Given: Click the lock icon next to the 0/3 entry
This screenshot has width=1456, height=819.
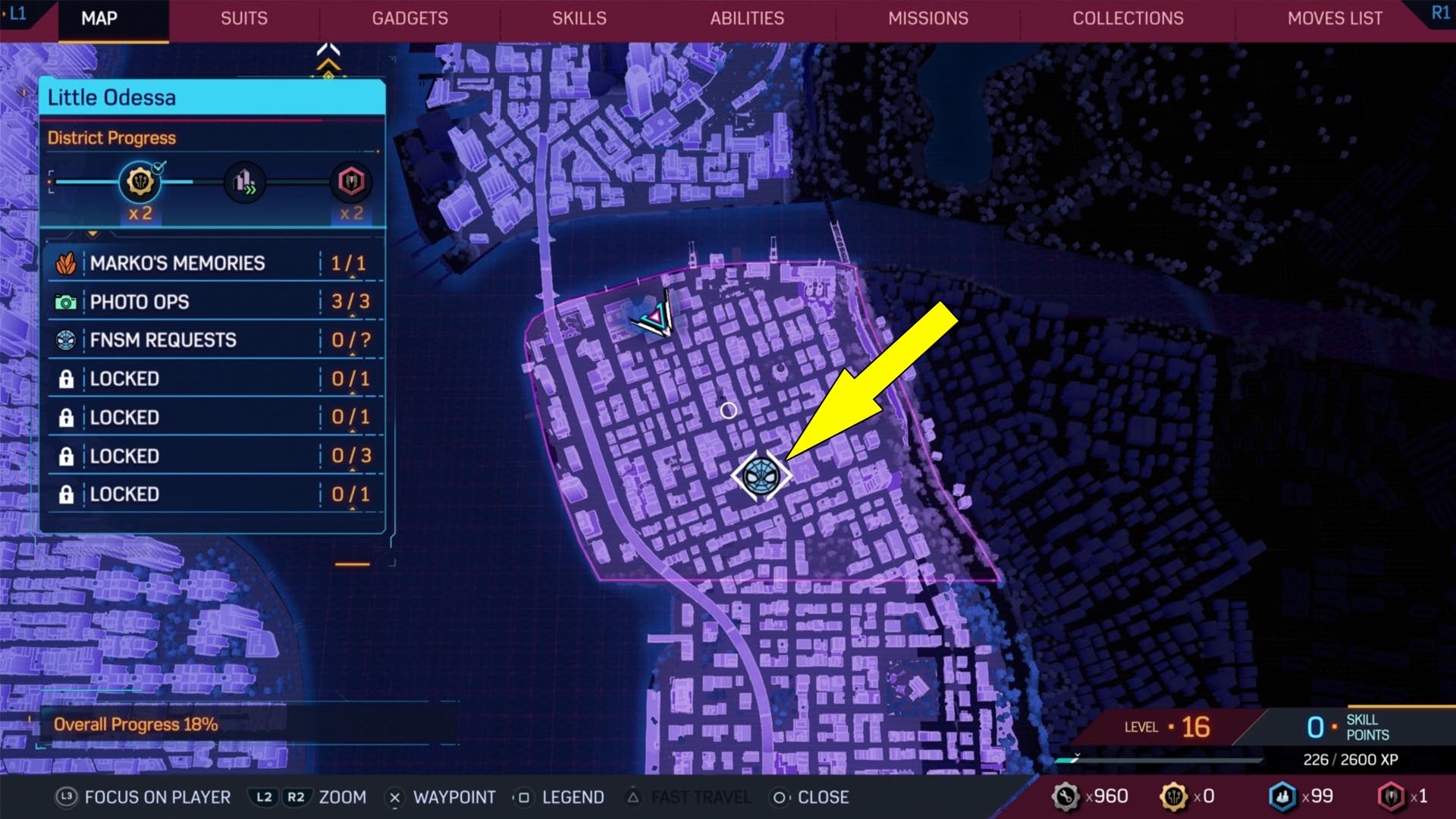Looking at the screenshot, I should click(x=67, y=455).
